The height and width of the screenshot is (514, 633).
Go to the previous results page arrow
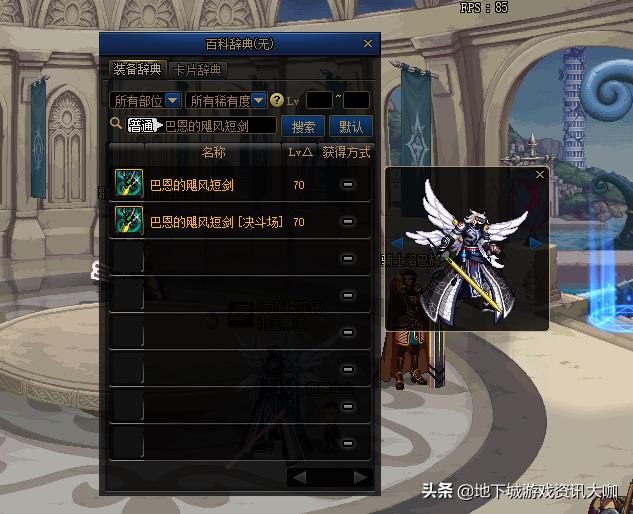click(x=299, y=477)
